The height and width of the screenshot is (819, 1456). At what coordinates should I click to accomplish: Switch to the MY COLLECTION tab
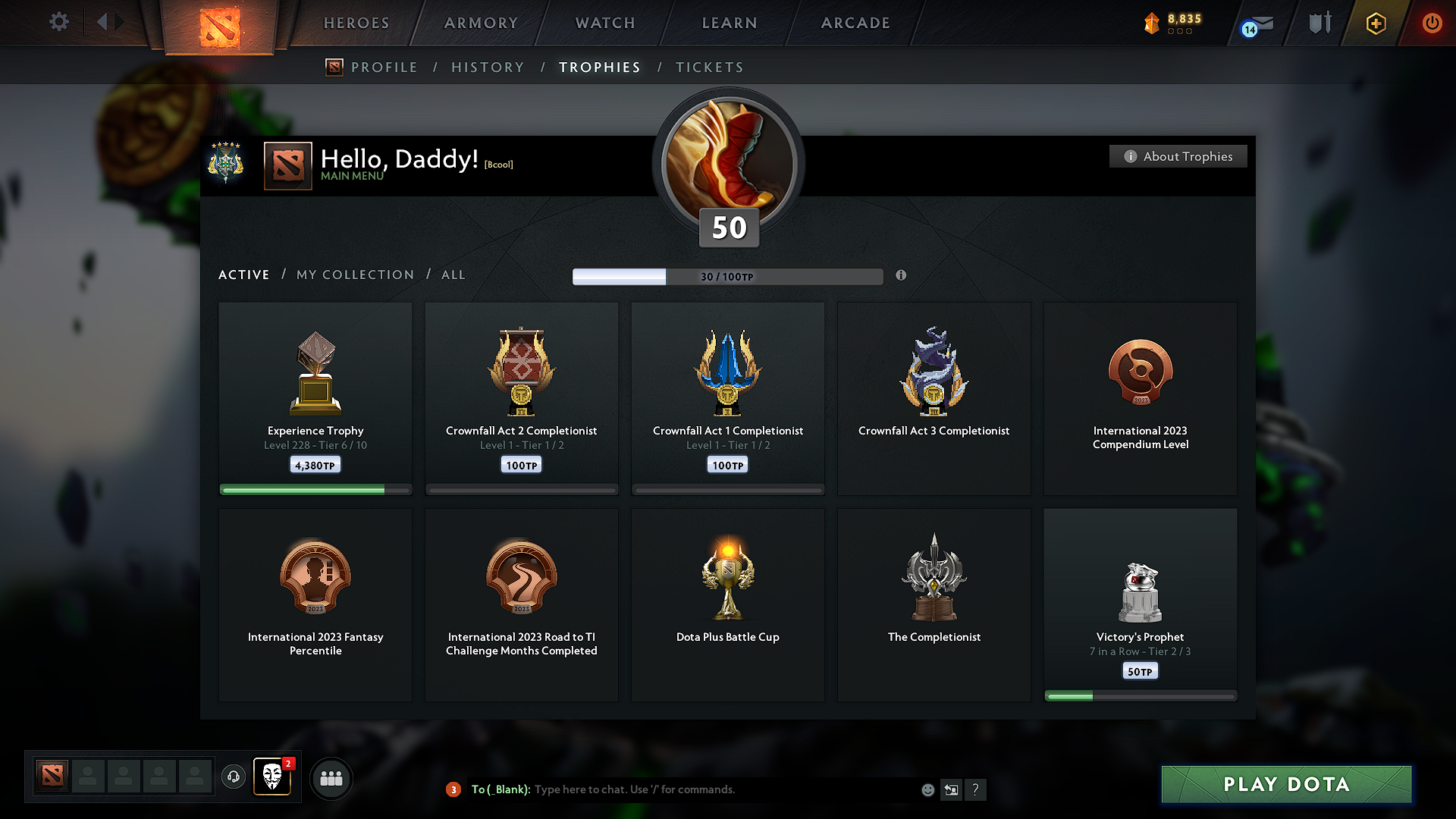[354, 275]
